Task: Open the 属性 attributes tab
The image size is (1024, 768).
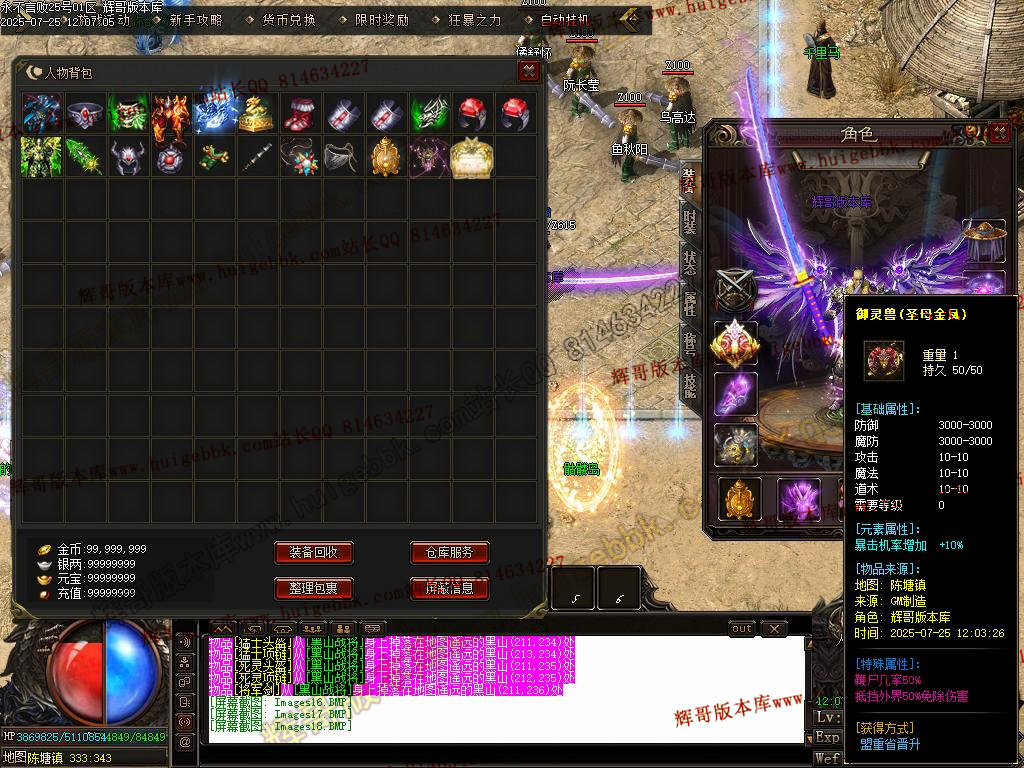Action: (690, 303)
